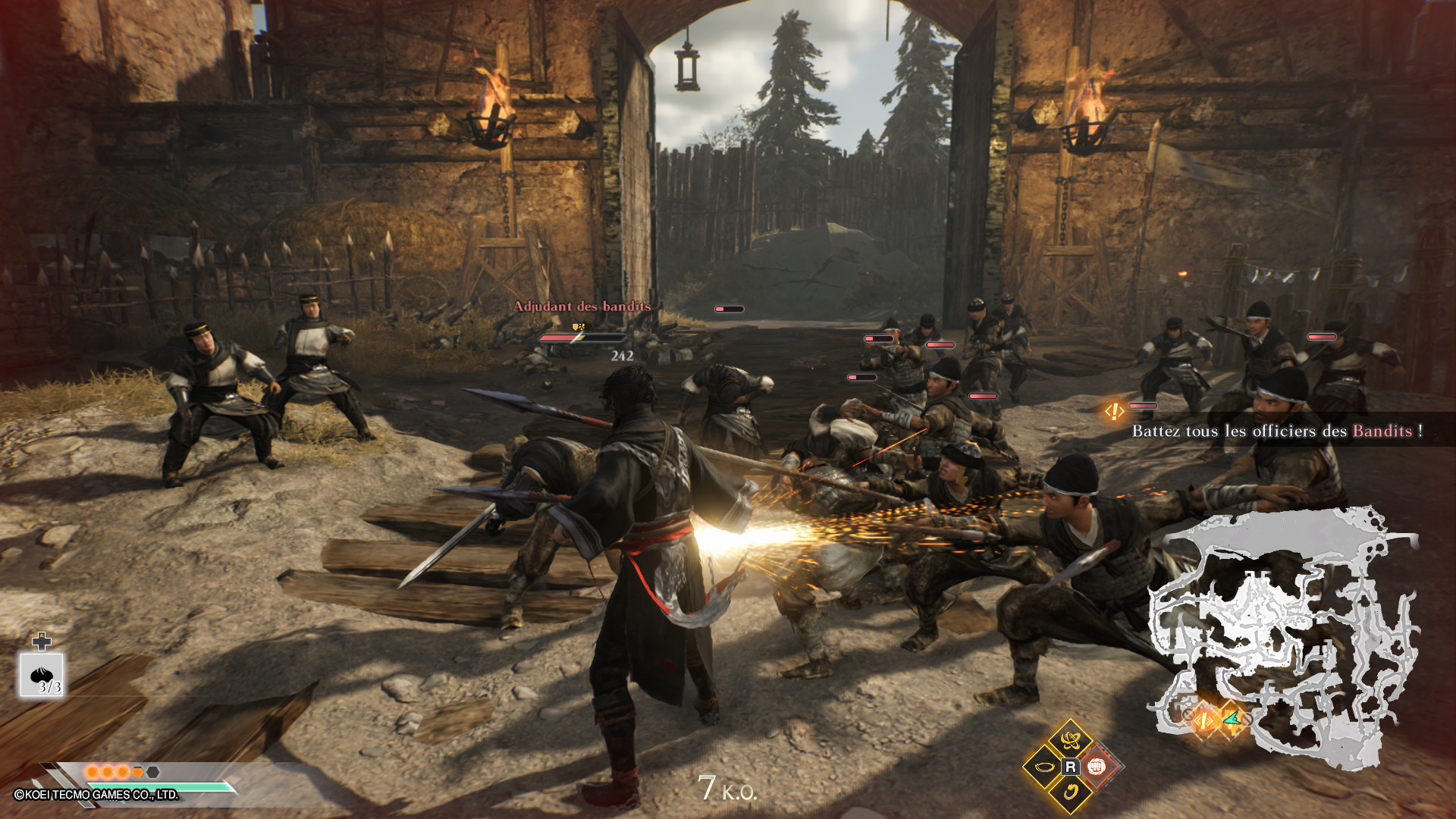Trigger the swirling orbit battle art icon

click(1070, 740)
